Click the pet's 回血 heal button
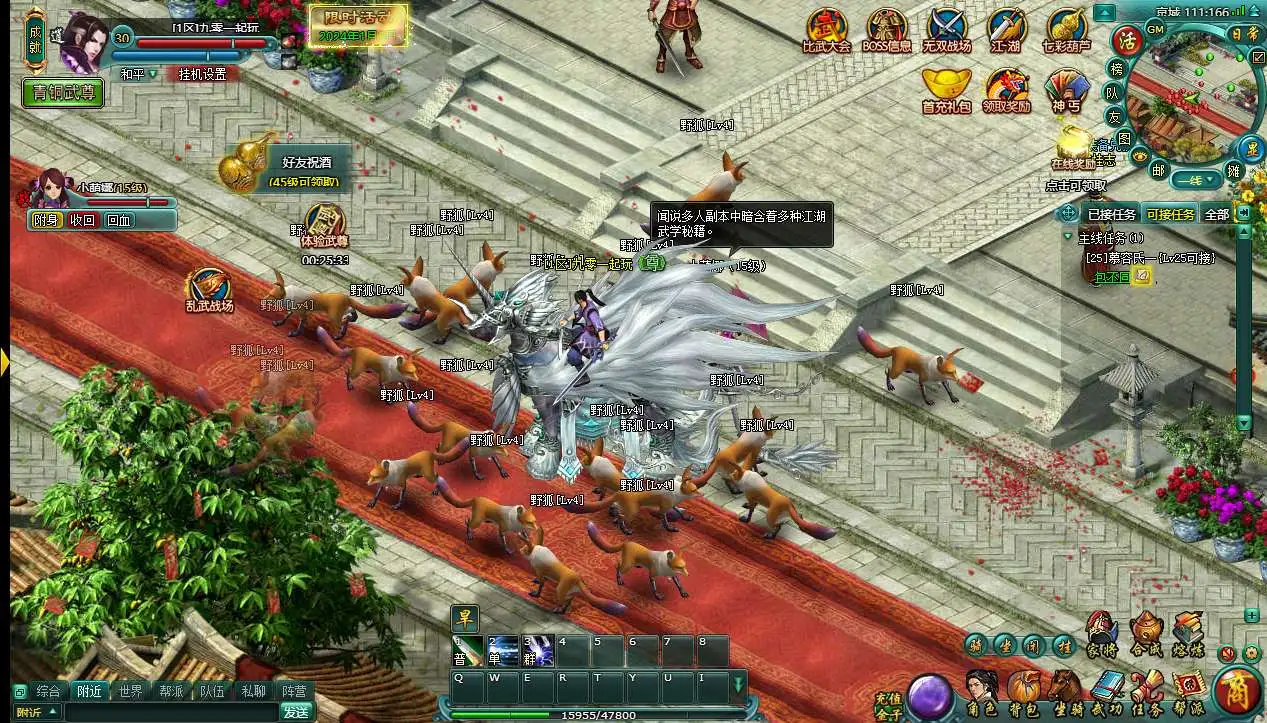Image resolution: width=1267 pixels, height=723 pixels. click(x=118, y=220)
